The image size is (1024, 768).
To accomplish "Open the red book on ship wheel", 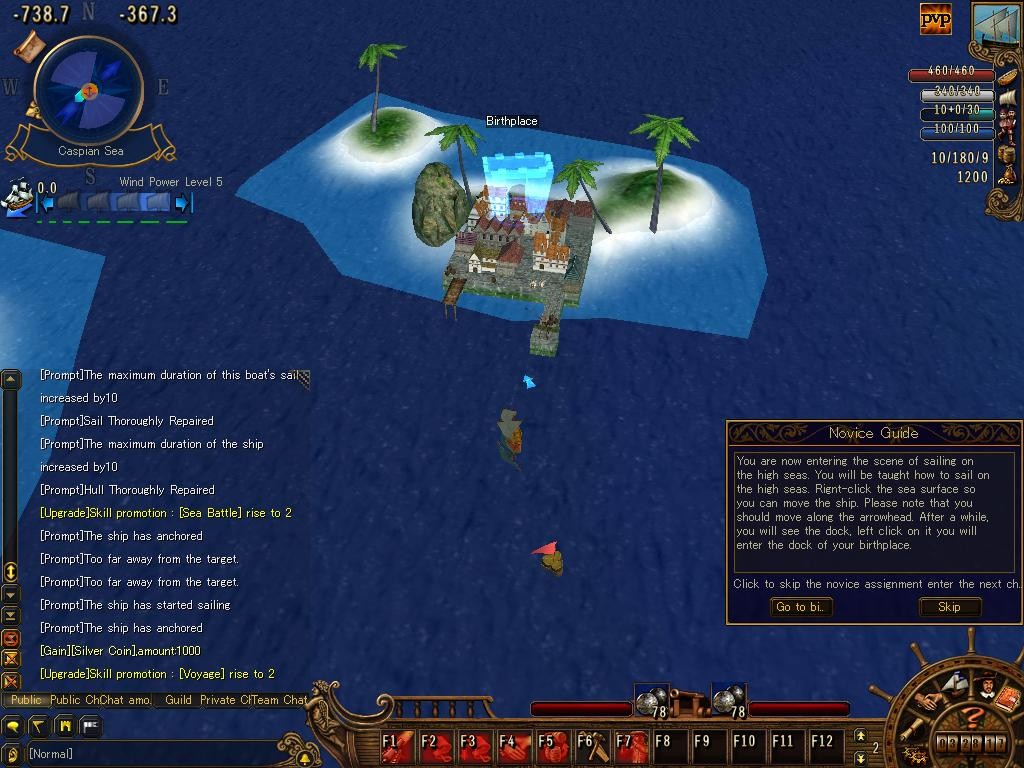I will pos(1007,698).
